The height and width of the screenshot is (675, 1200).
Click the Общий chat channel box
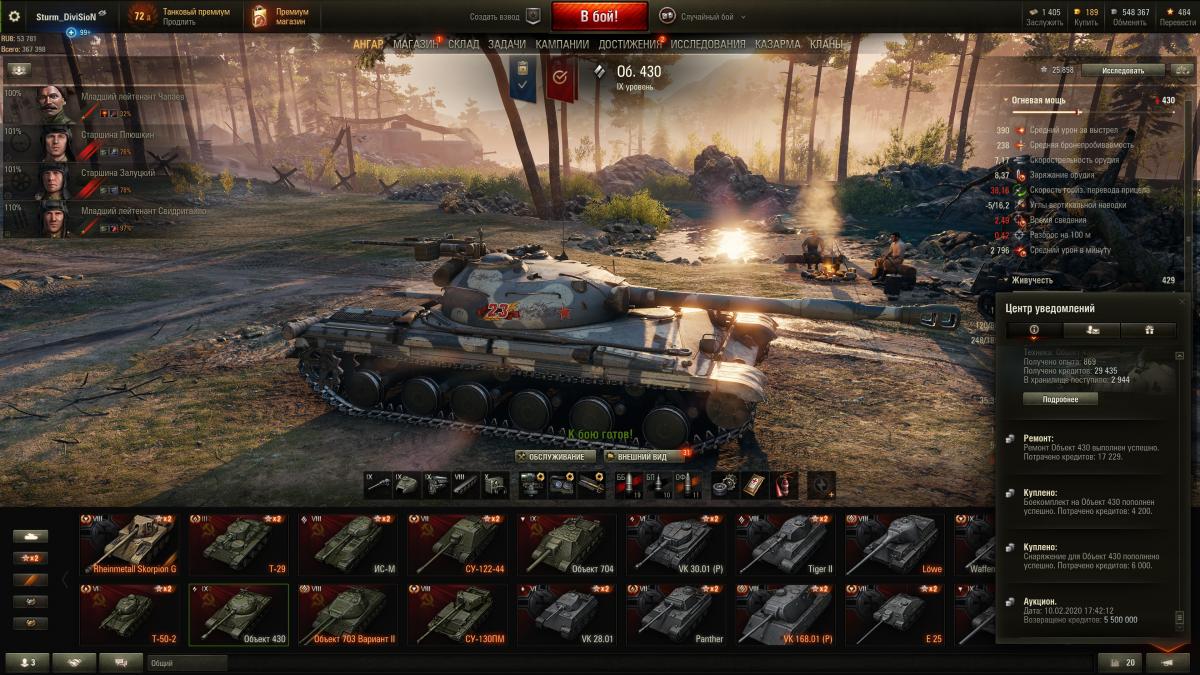tap(187, 662)
